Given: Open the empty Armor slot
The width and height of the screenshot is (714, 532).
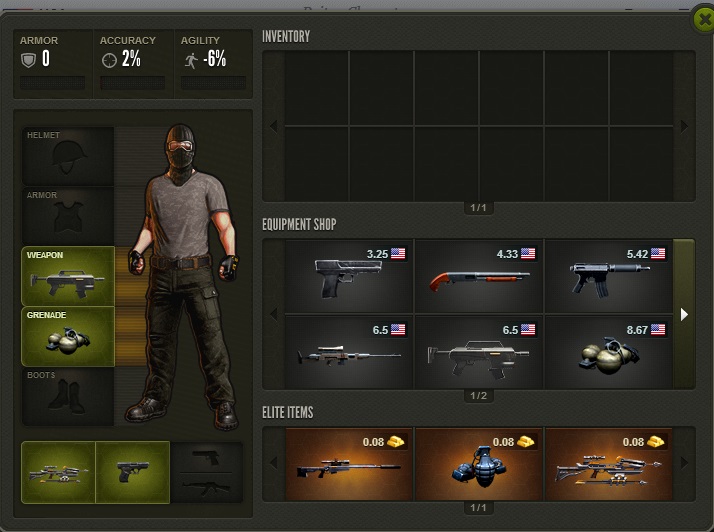Looking at the screenshot, I should 68,216.
